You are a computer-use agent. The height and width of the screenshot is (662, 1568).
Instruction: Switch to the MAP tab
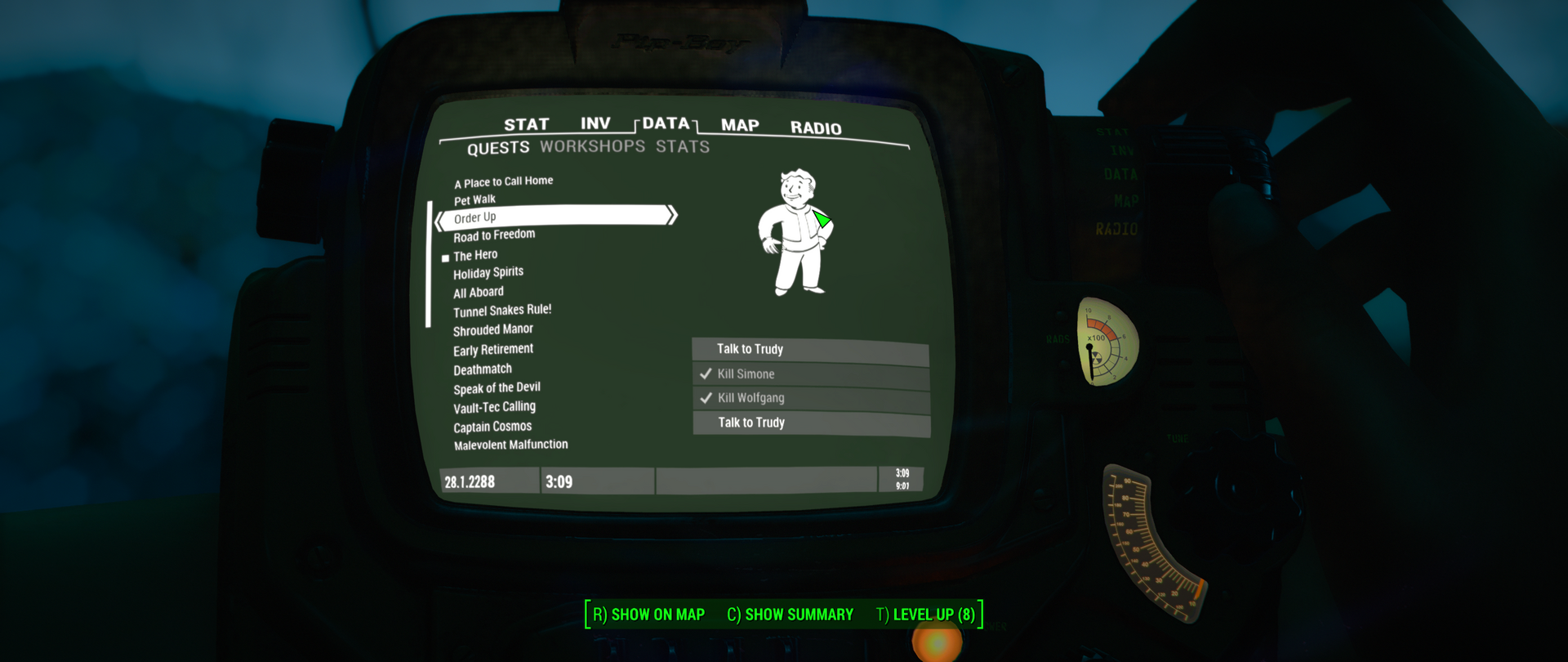(x=738, y=126)
